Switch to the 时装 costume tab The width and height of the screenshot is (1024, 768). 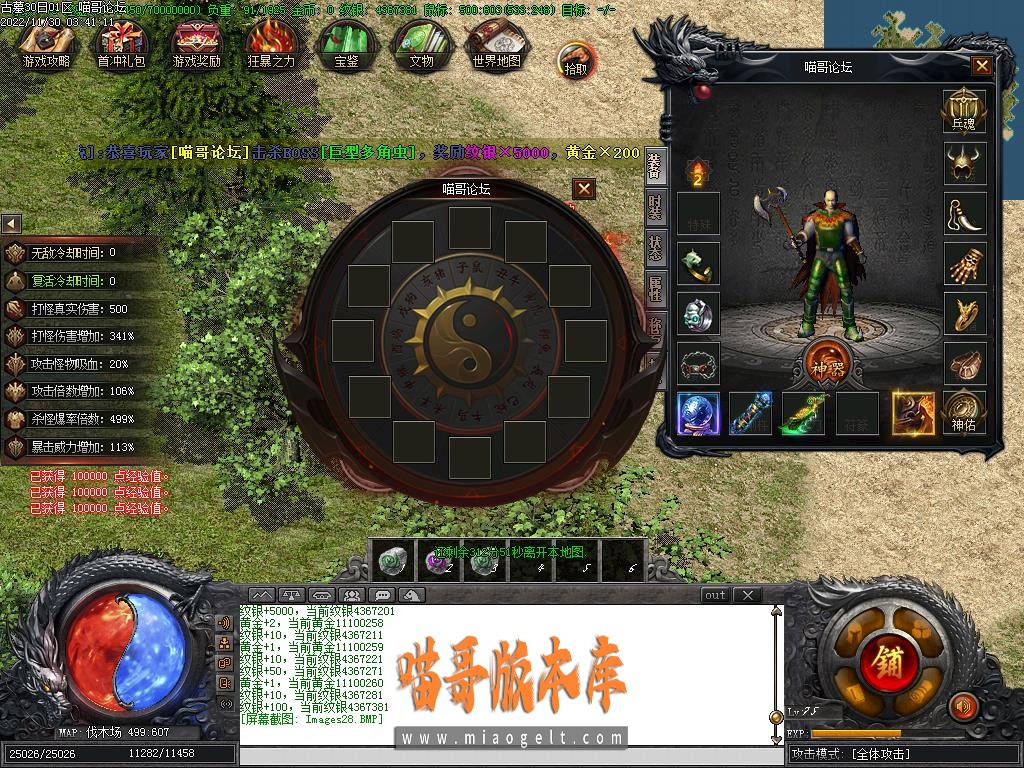tap(654, 208)
